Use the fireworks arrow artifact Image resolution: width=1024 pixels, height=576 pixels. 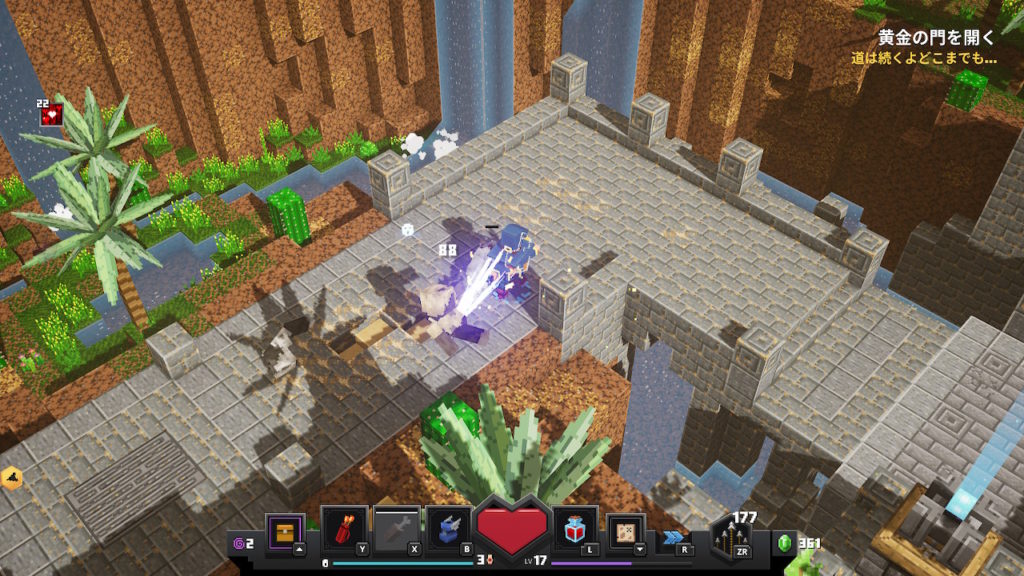(x=344, y=529)
